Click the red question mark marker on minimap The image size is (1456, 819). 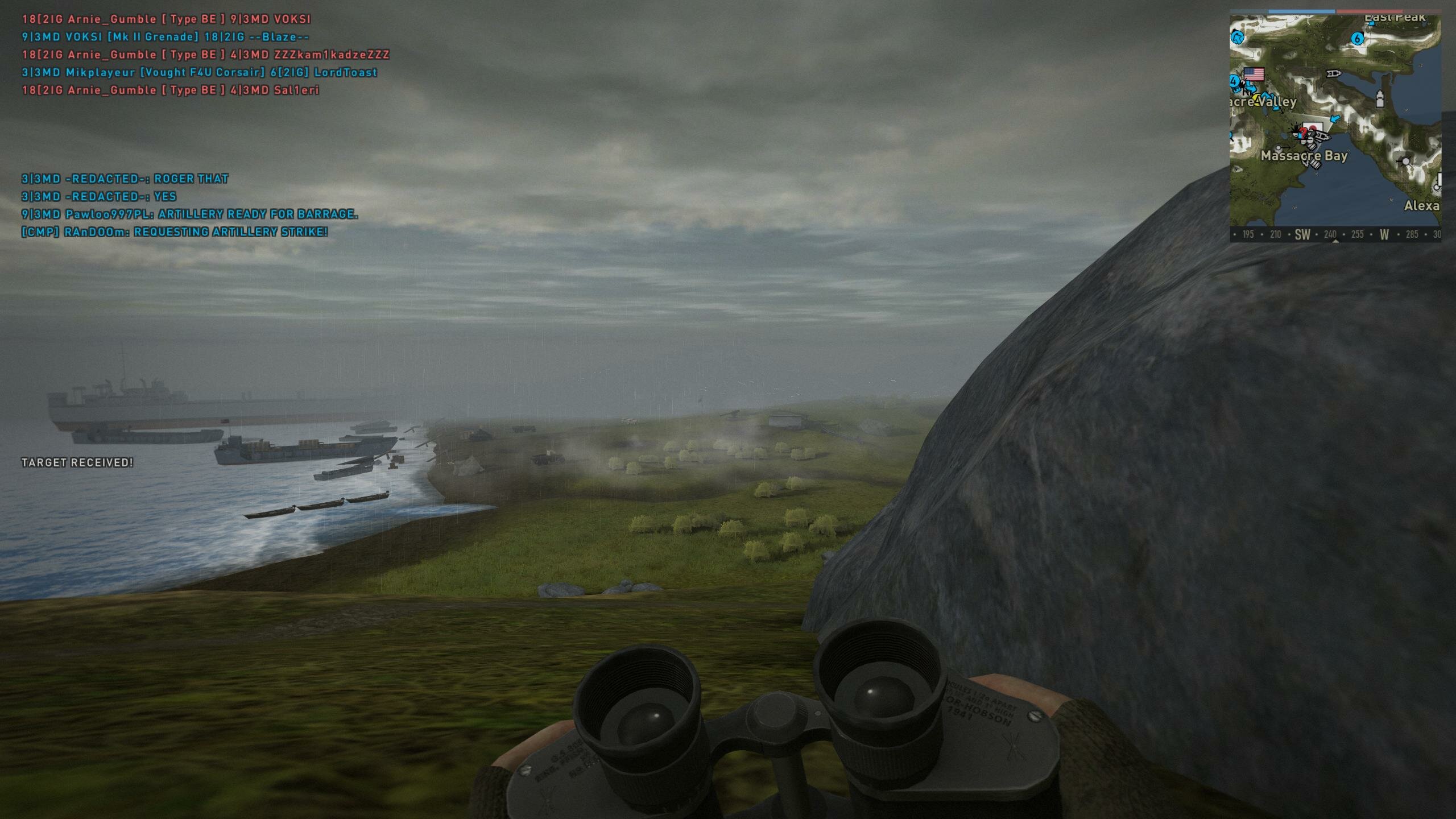point(1302,132)
